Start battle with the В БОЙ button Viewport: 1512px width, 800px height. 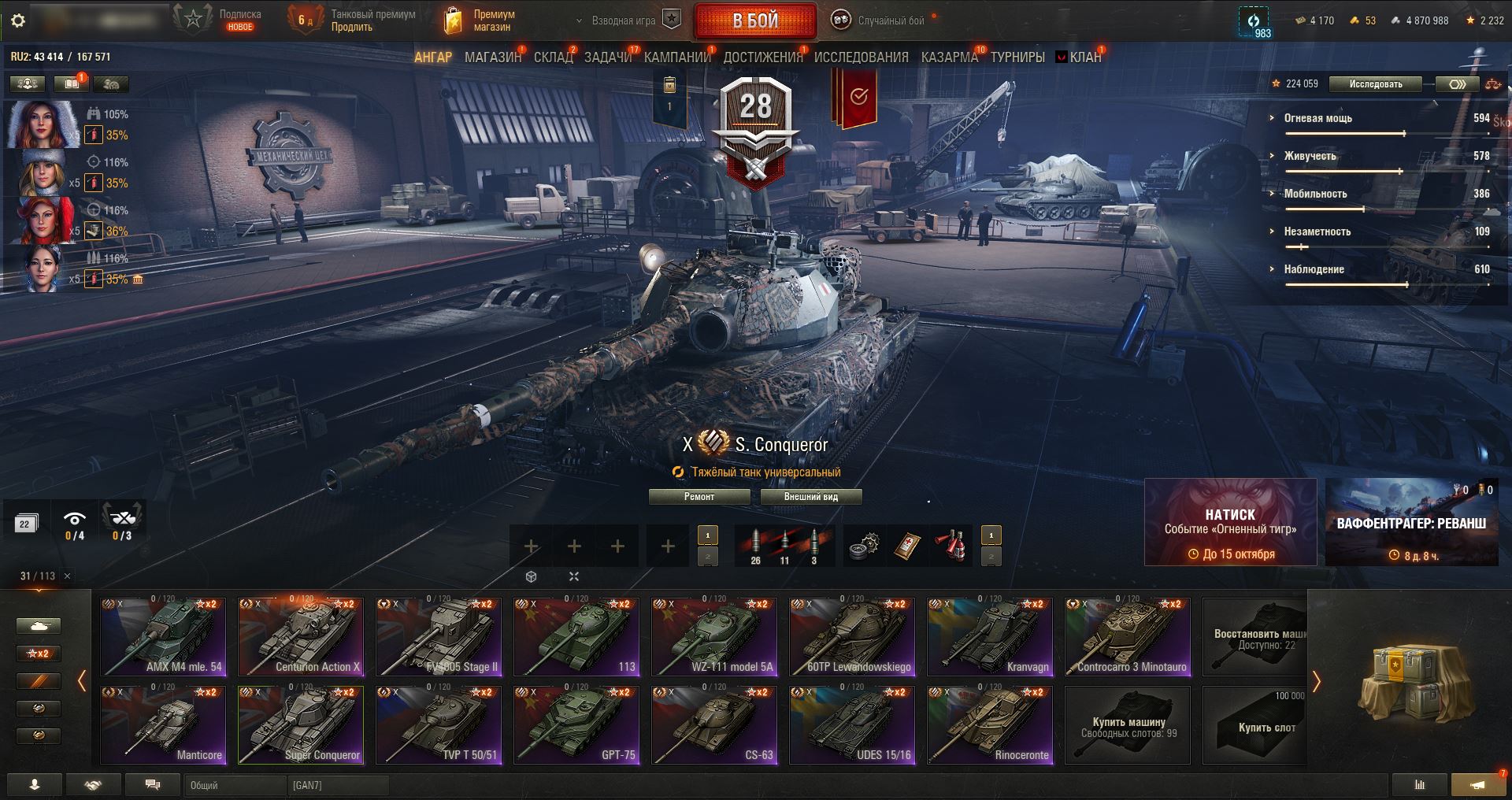pyautogui.click(x=755, y=21)
